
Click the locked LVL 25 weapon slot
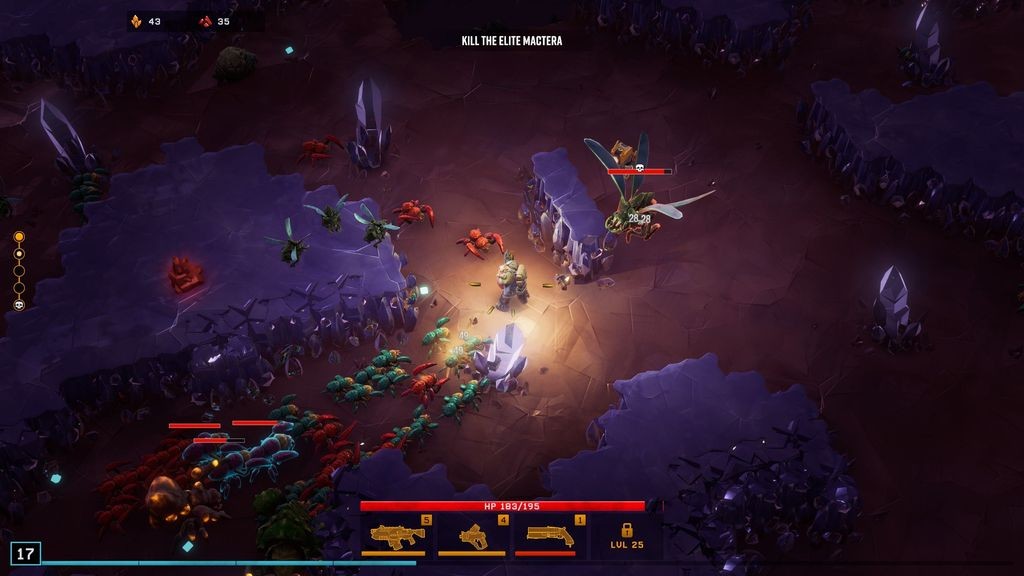click(x=627, y=536)
